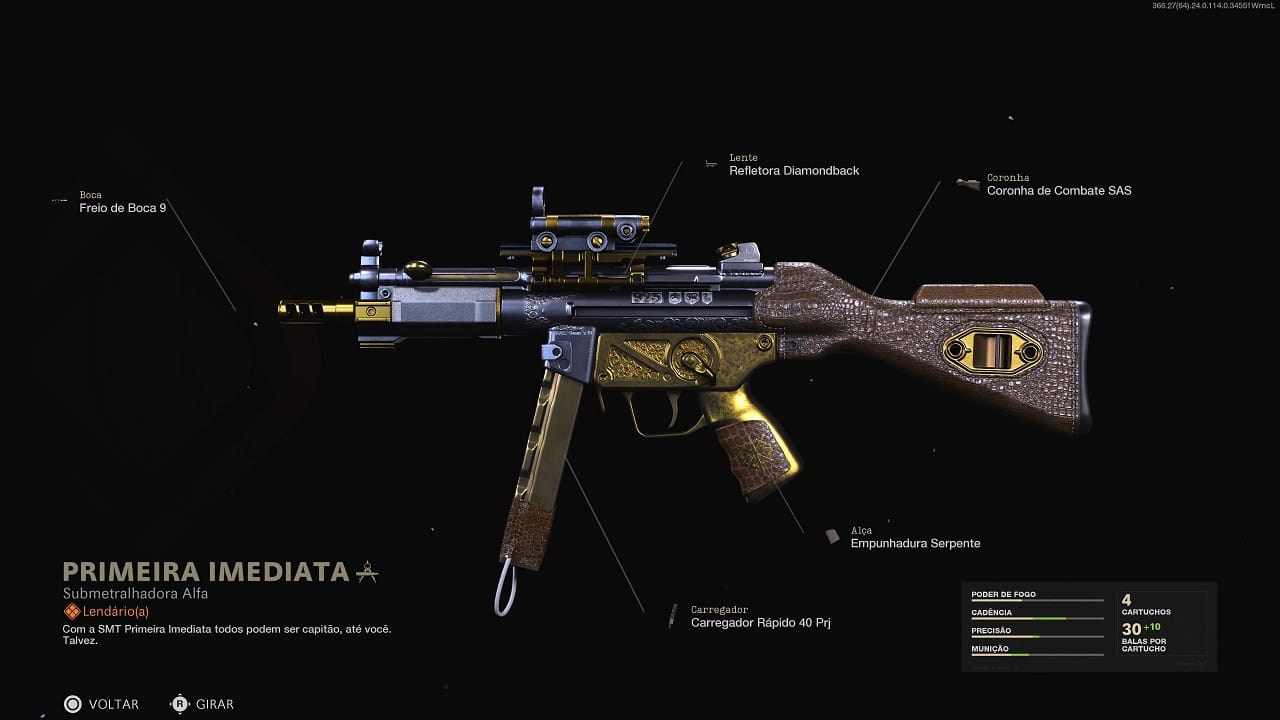Viewport: 1280px width, 720px height.
Task: Select the Coronha de Combate SAS stock icon
Action: pos(967,183)
